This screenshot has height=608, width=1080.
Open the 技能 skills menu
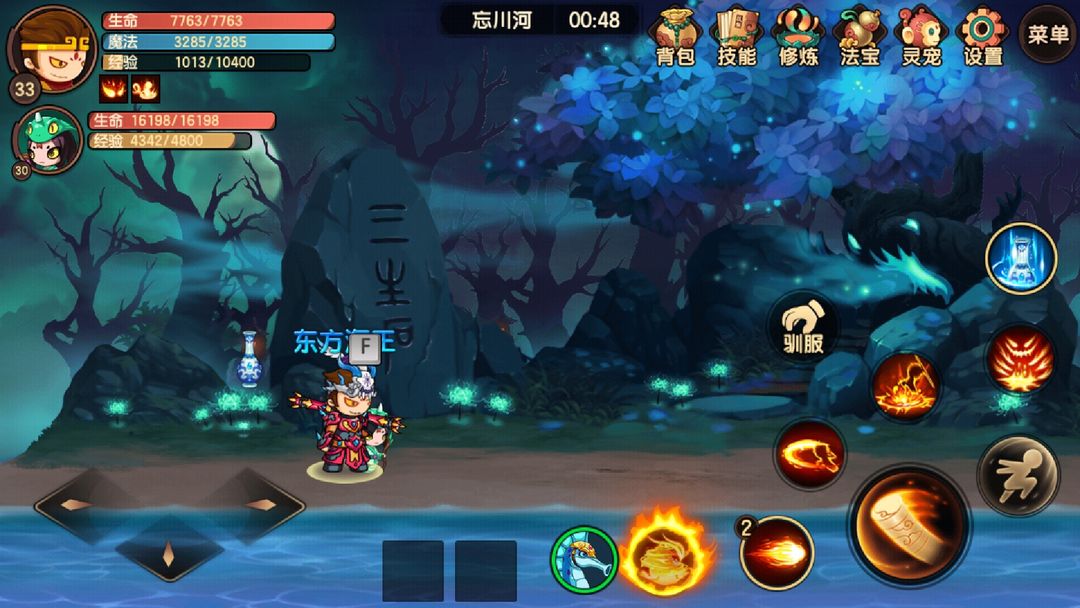tap(737, 36)
